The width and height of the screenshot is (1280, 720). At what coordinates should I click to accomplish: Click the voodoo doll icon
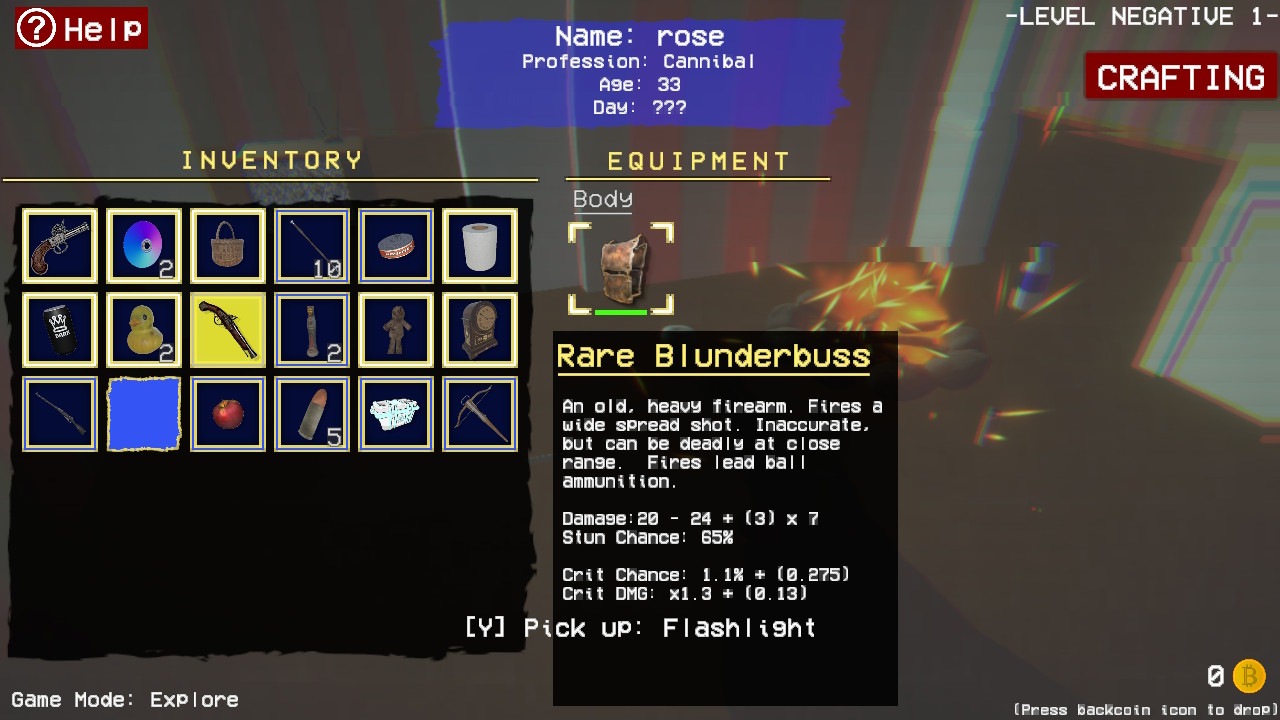[395, 329]
